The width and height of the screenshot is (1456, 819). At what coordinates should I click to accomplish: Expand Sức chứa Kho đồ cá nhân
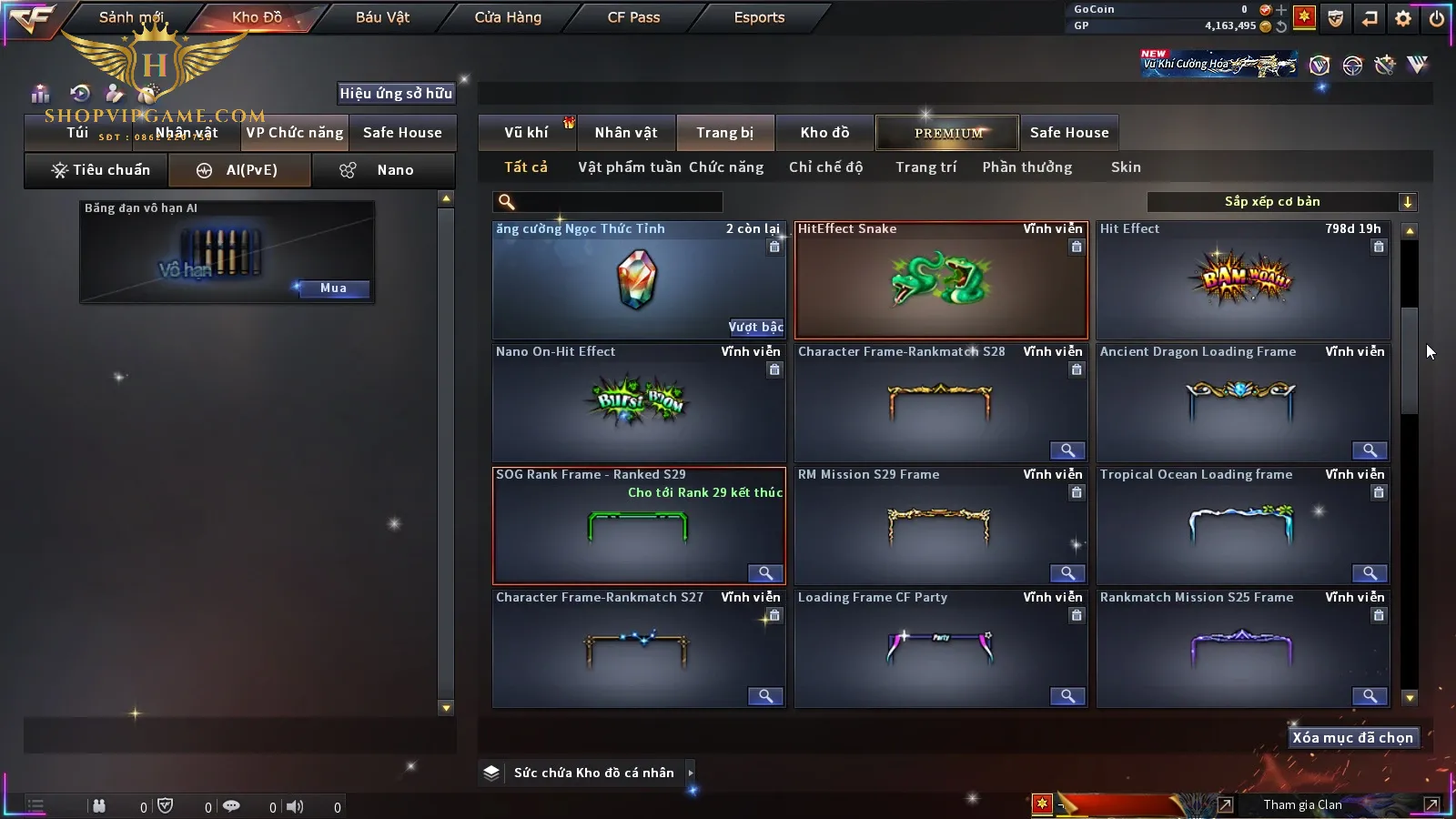(x=691, y=773)
